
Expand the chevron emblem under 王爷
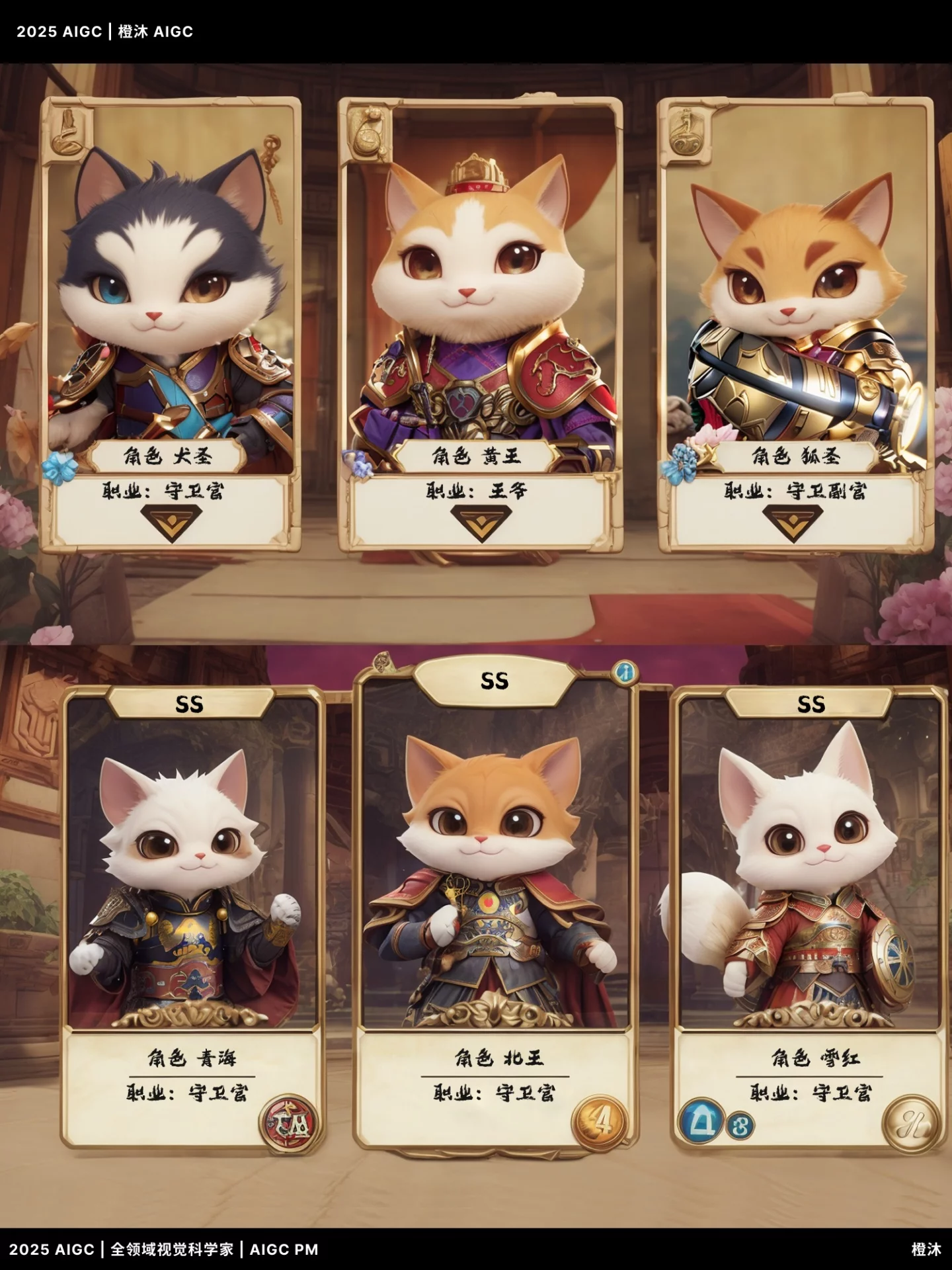(481, 522)
